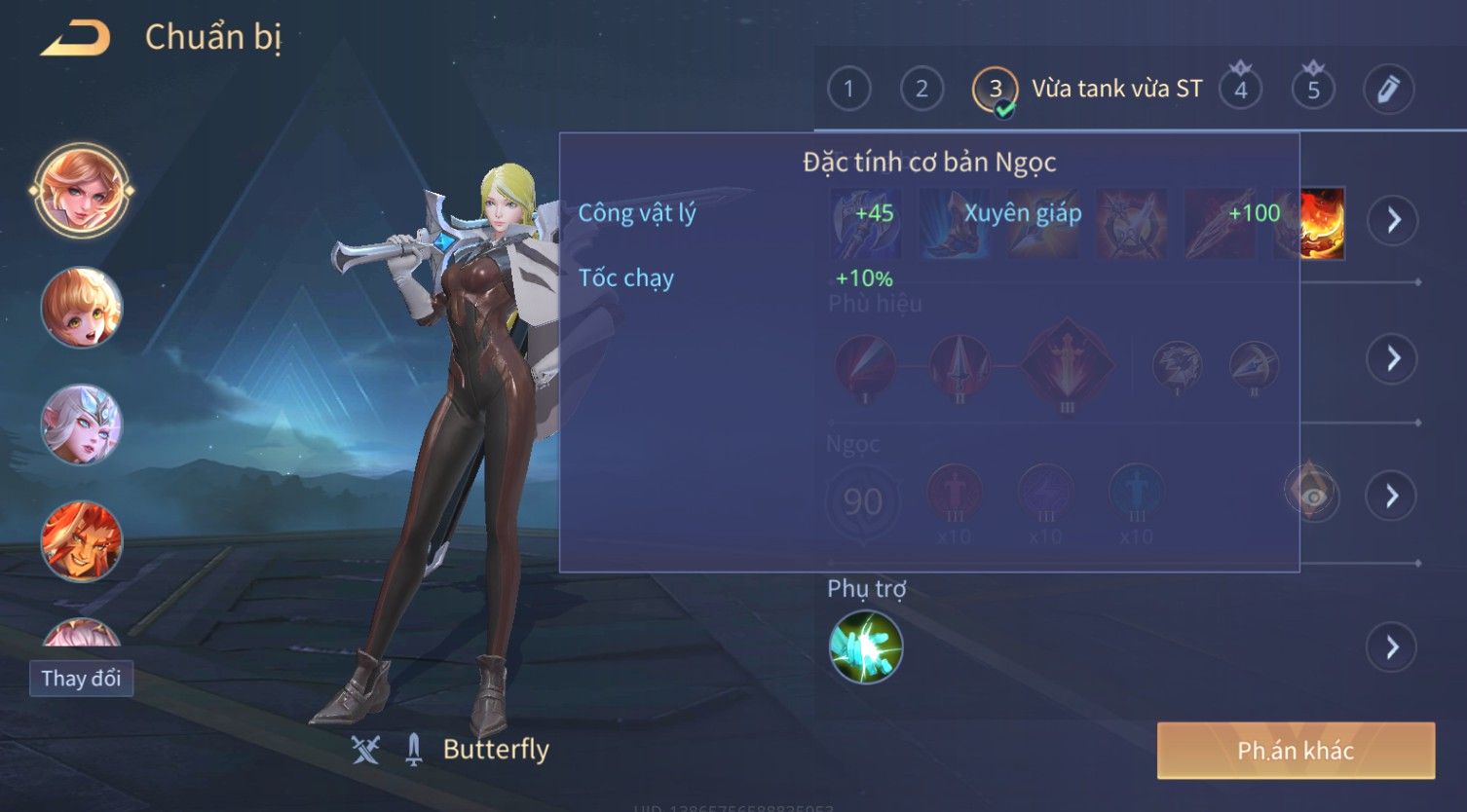Open the Ngọc rune page arrow

pos(1393,497)
